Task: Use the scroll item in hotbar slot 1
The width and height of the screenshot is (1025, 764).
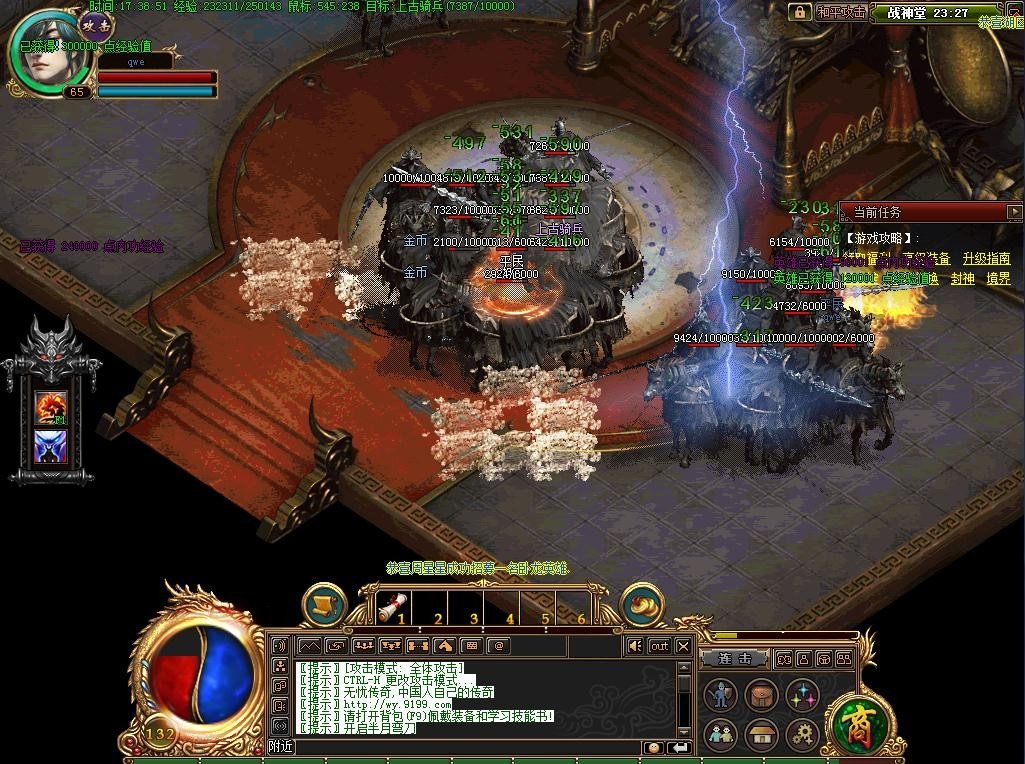Action: pyautogui.click(x=394, y=606)
